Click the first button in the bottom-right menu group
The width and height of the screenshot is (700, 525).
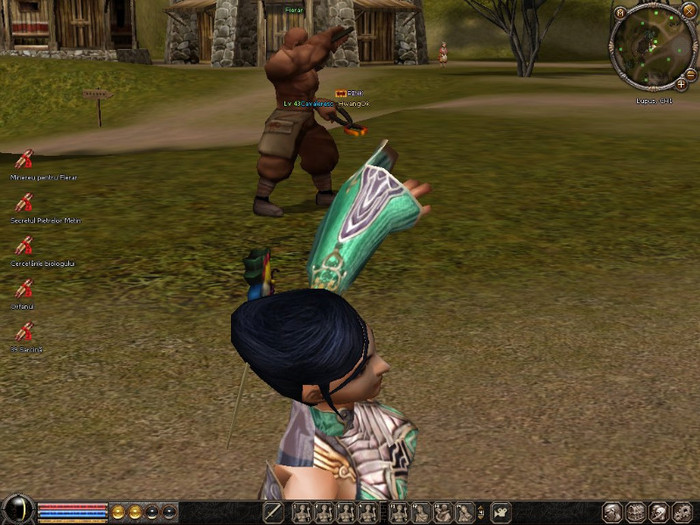(x=612, y=512)
